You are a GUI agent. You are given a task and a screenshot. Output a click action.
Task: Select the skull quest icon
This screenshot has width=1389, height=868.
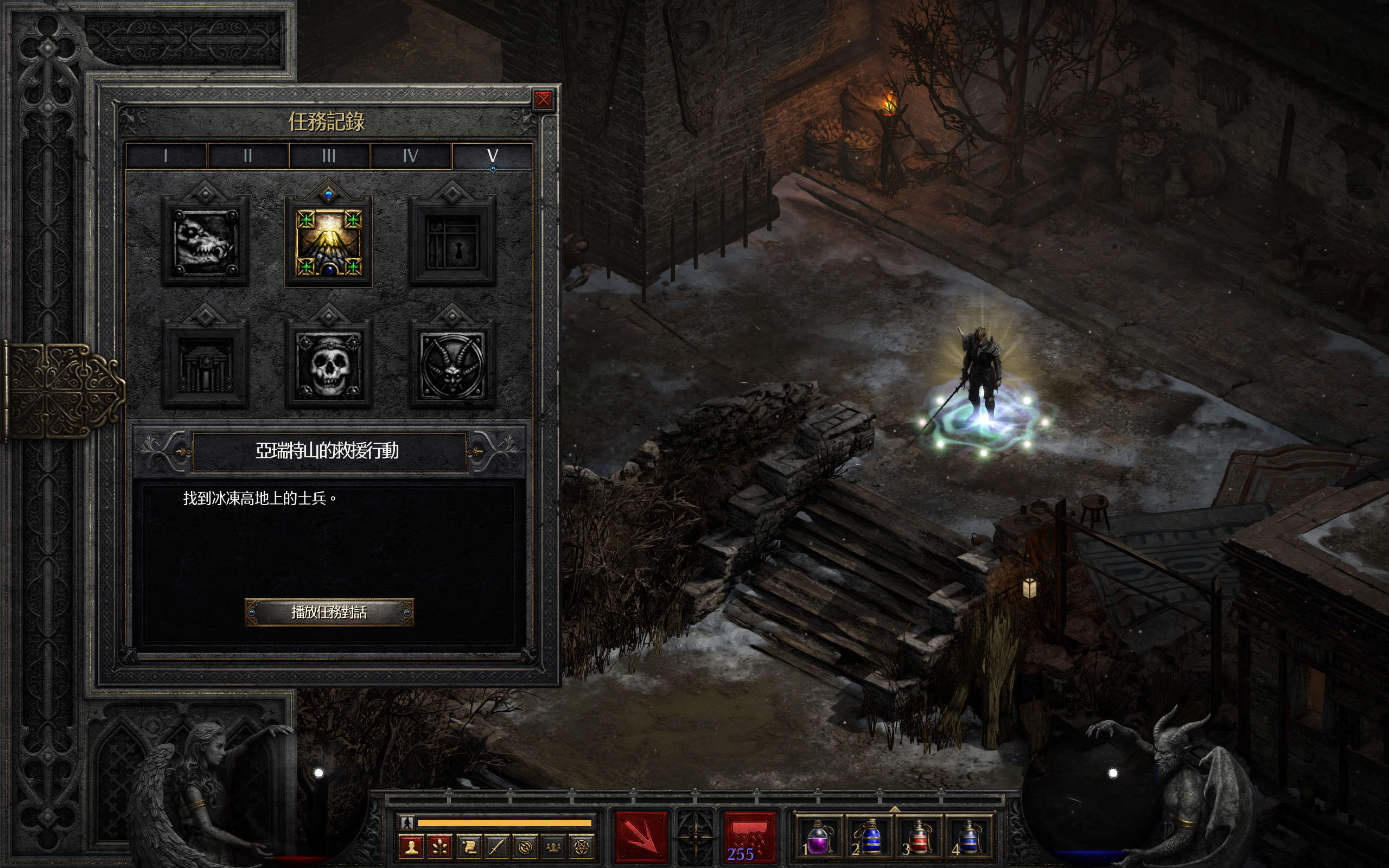(x=328, y=364)
